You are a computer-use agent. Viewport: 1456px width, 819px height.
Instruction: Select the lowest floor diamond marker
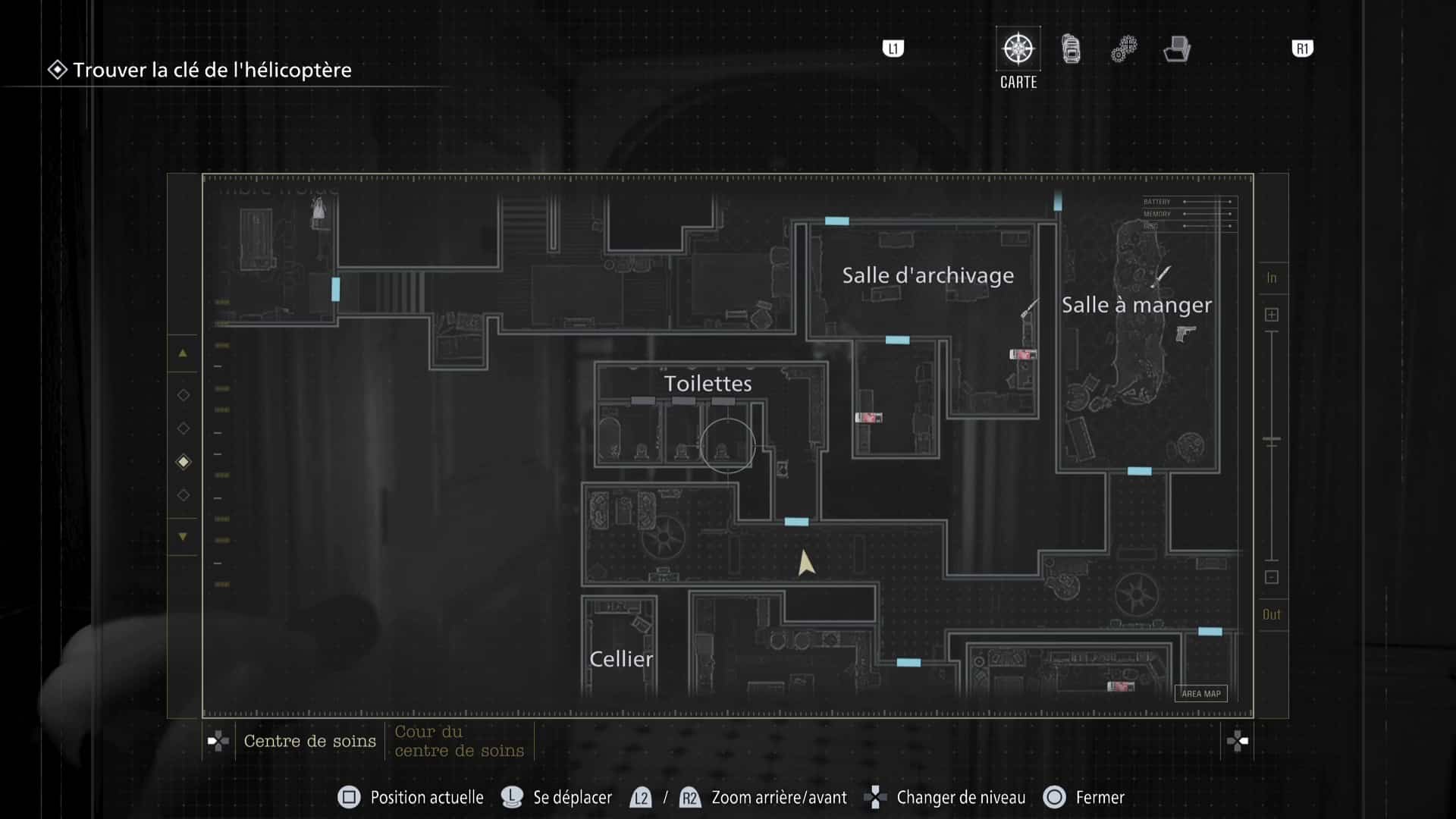[x=183, y=495]
